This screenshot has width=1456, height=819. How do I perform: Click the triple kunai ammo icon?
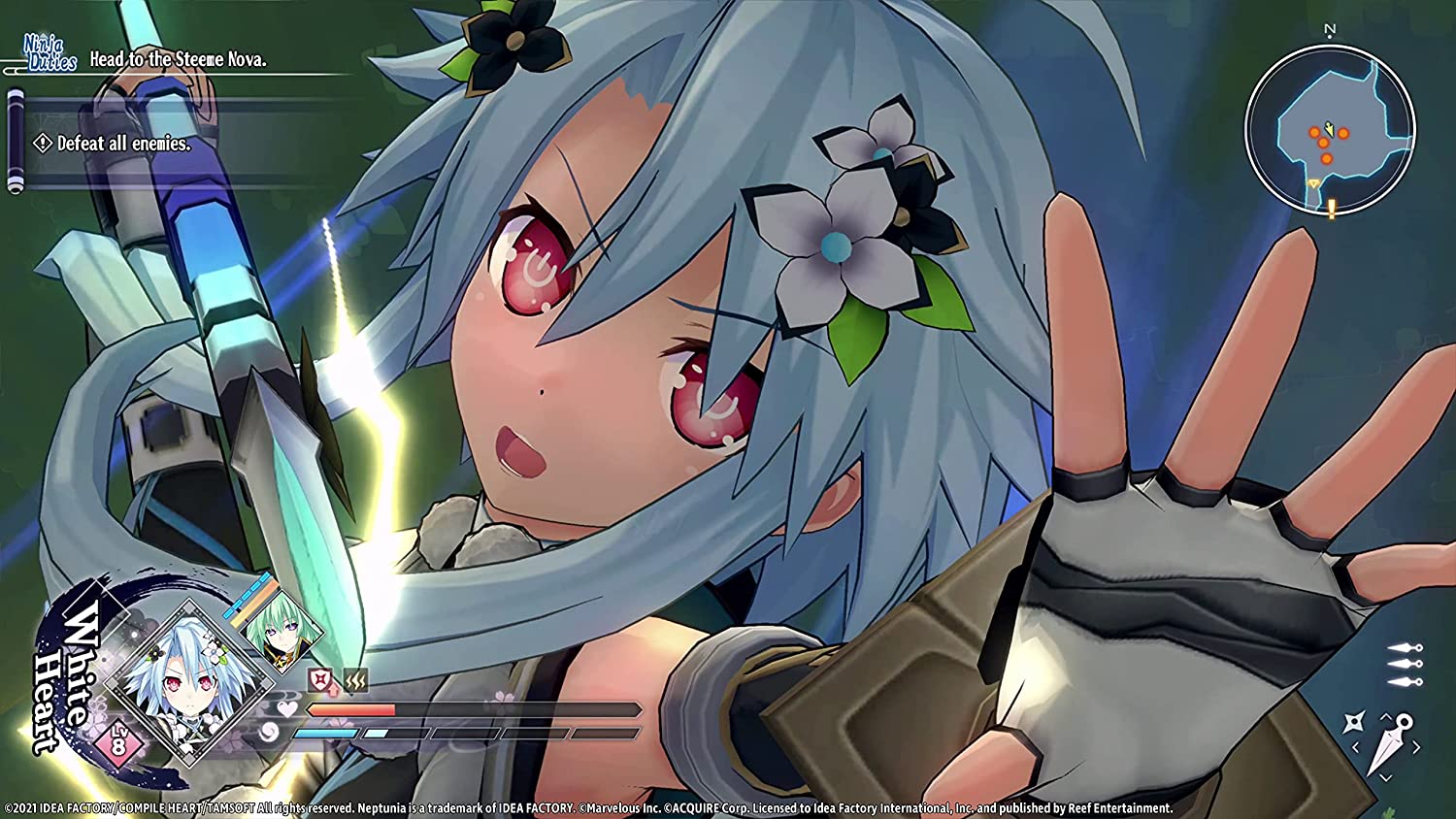coord(1405,664)
